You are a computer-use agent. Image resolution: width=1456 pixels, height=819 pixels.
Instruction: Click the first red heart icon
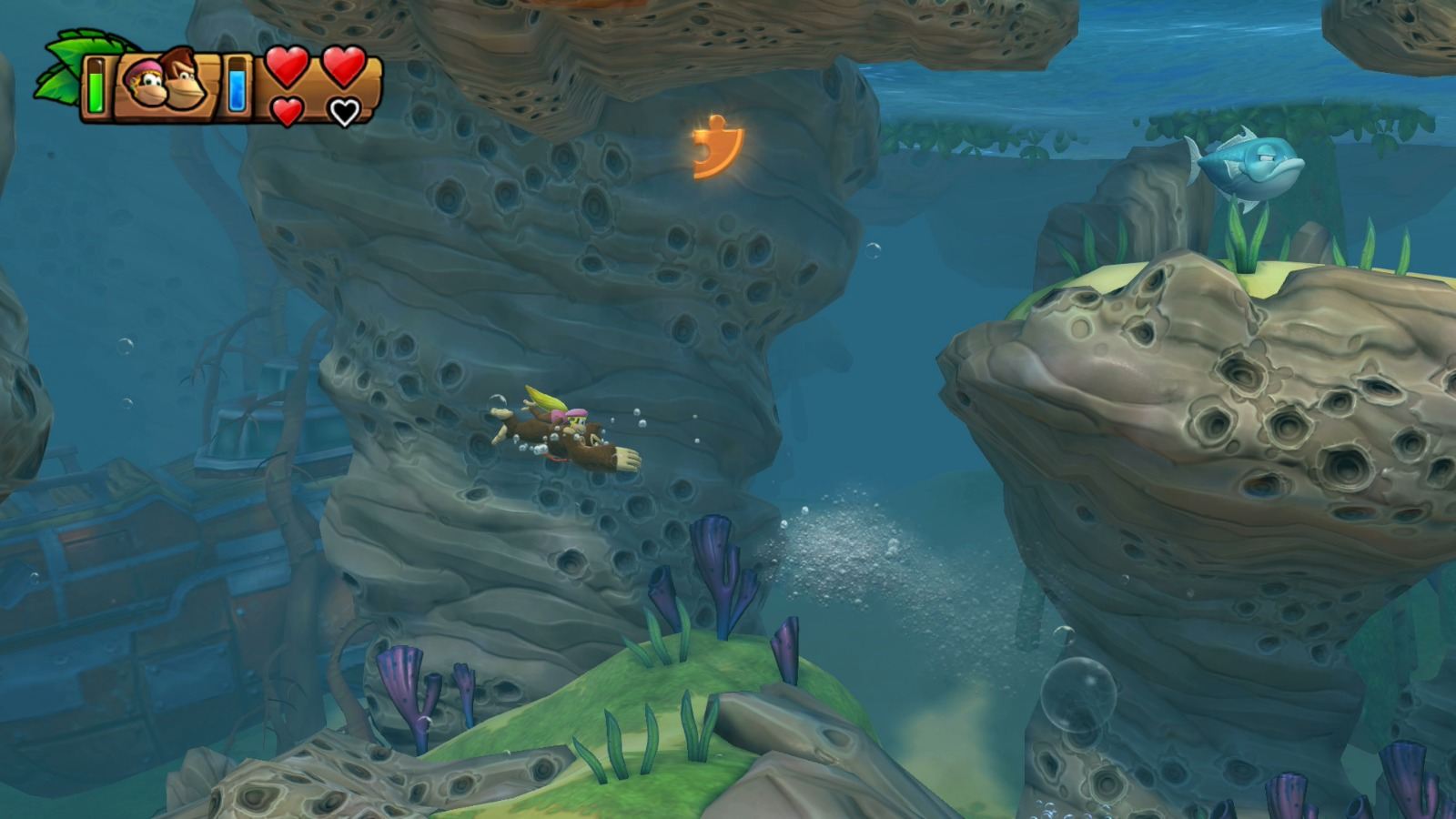click(x=288, y=66)
